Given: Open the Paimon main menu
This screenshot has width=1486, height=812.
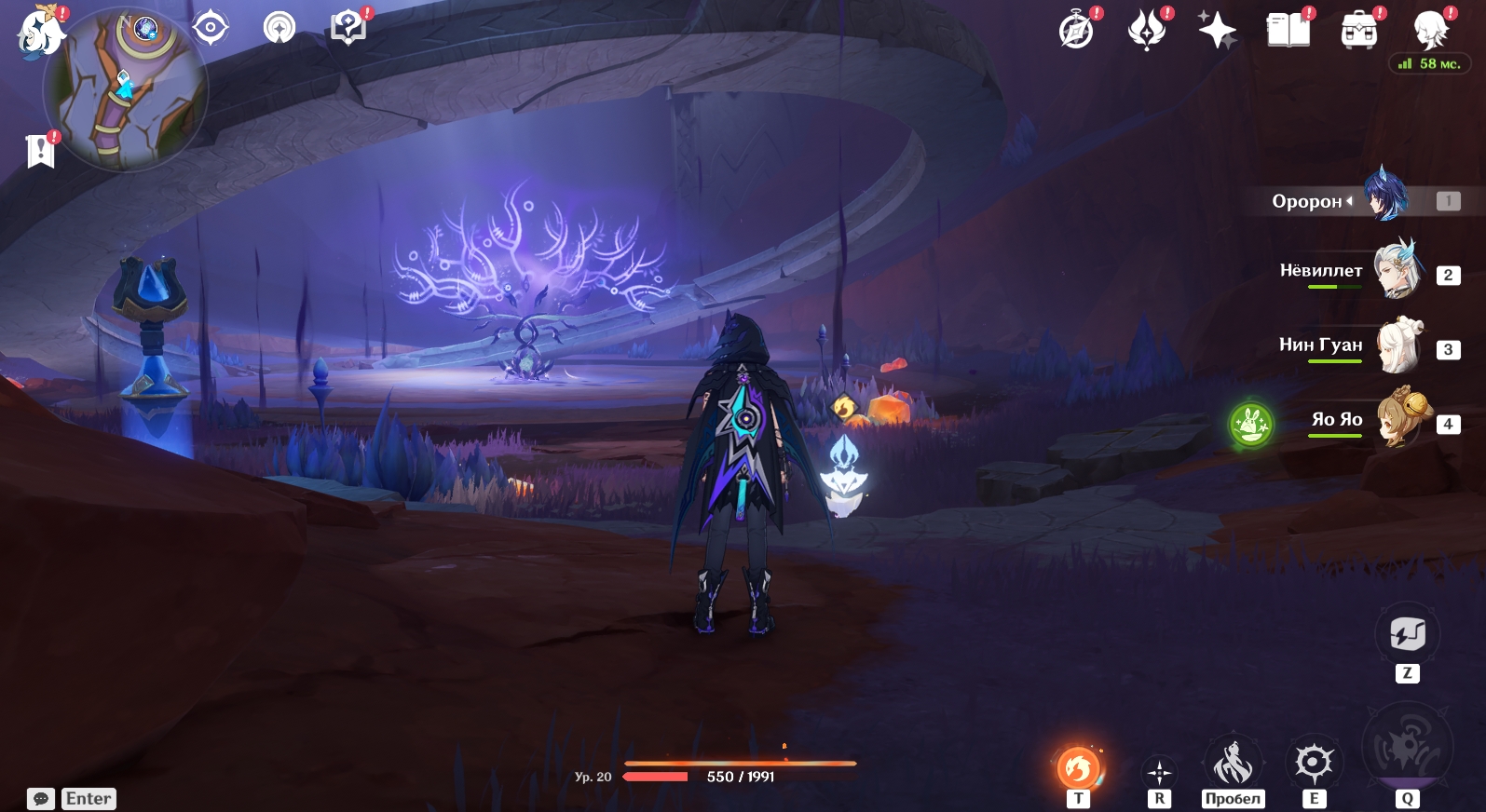Looking at the screenshot, I should click(40, 33).
